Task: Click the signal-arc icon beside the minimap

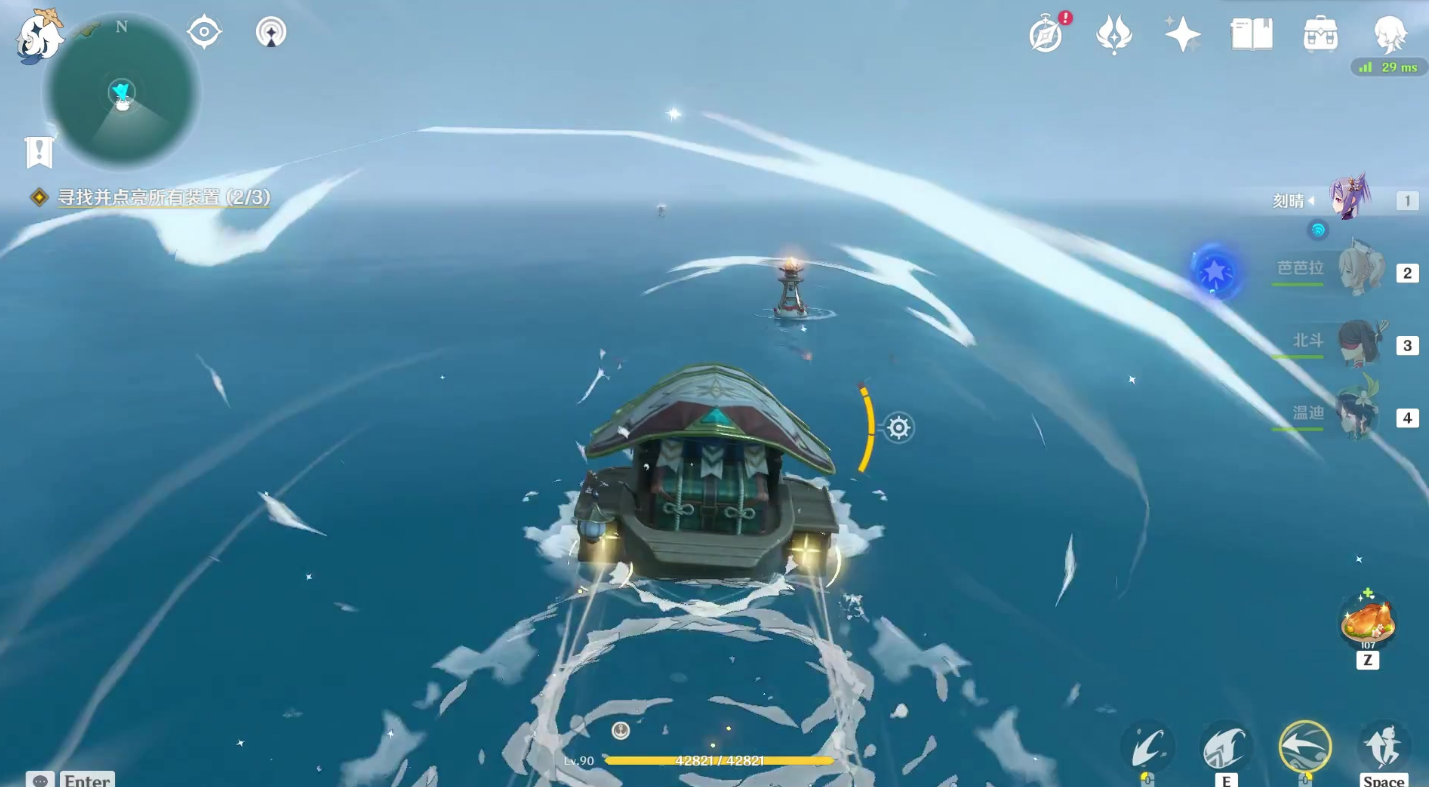Action: 271,32
